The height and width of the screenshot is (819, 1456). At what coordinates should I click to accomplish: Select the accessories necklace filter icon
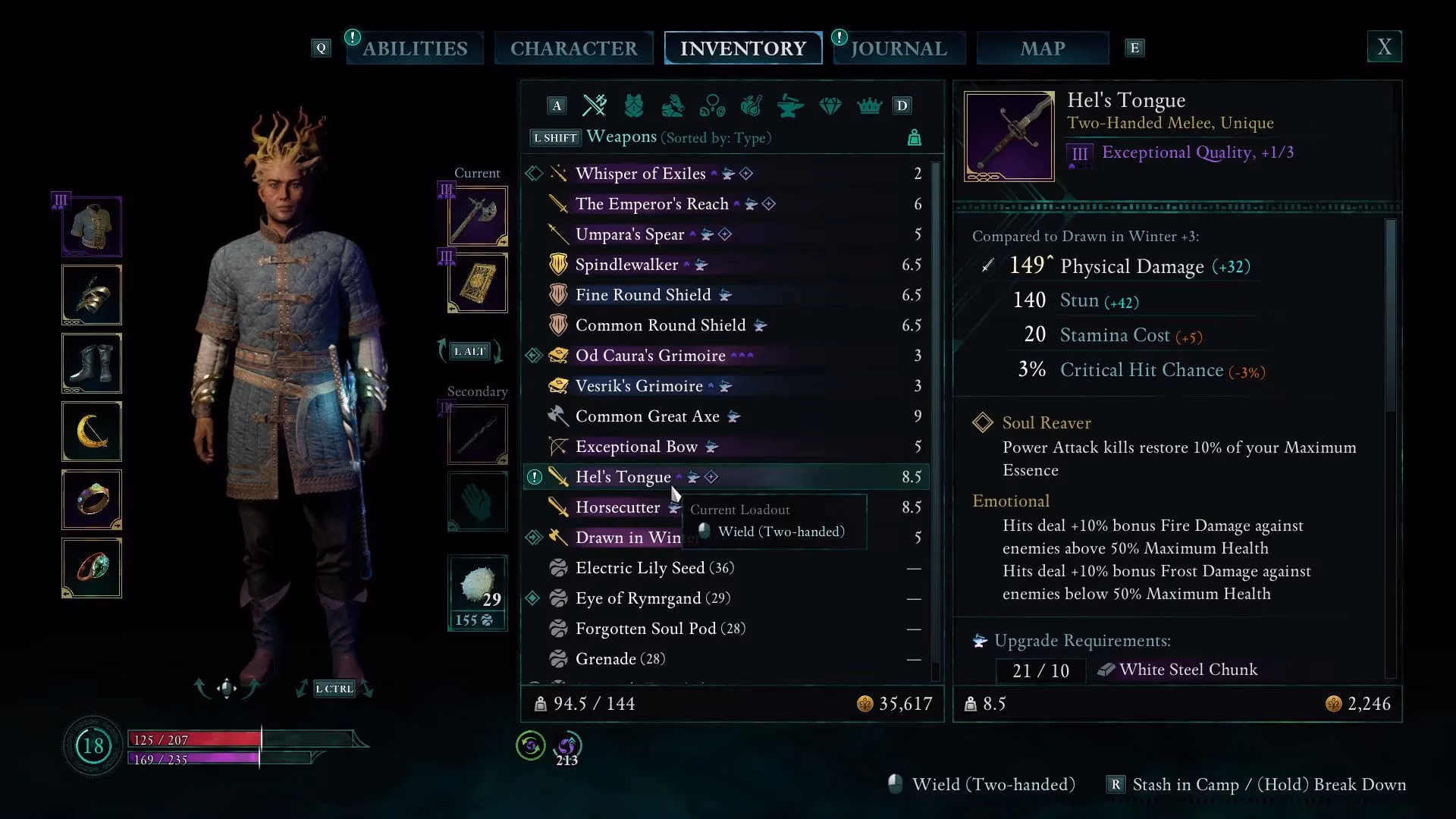(x=713, y=106)
